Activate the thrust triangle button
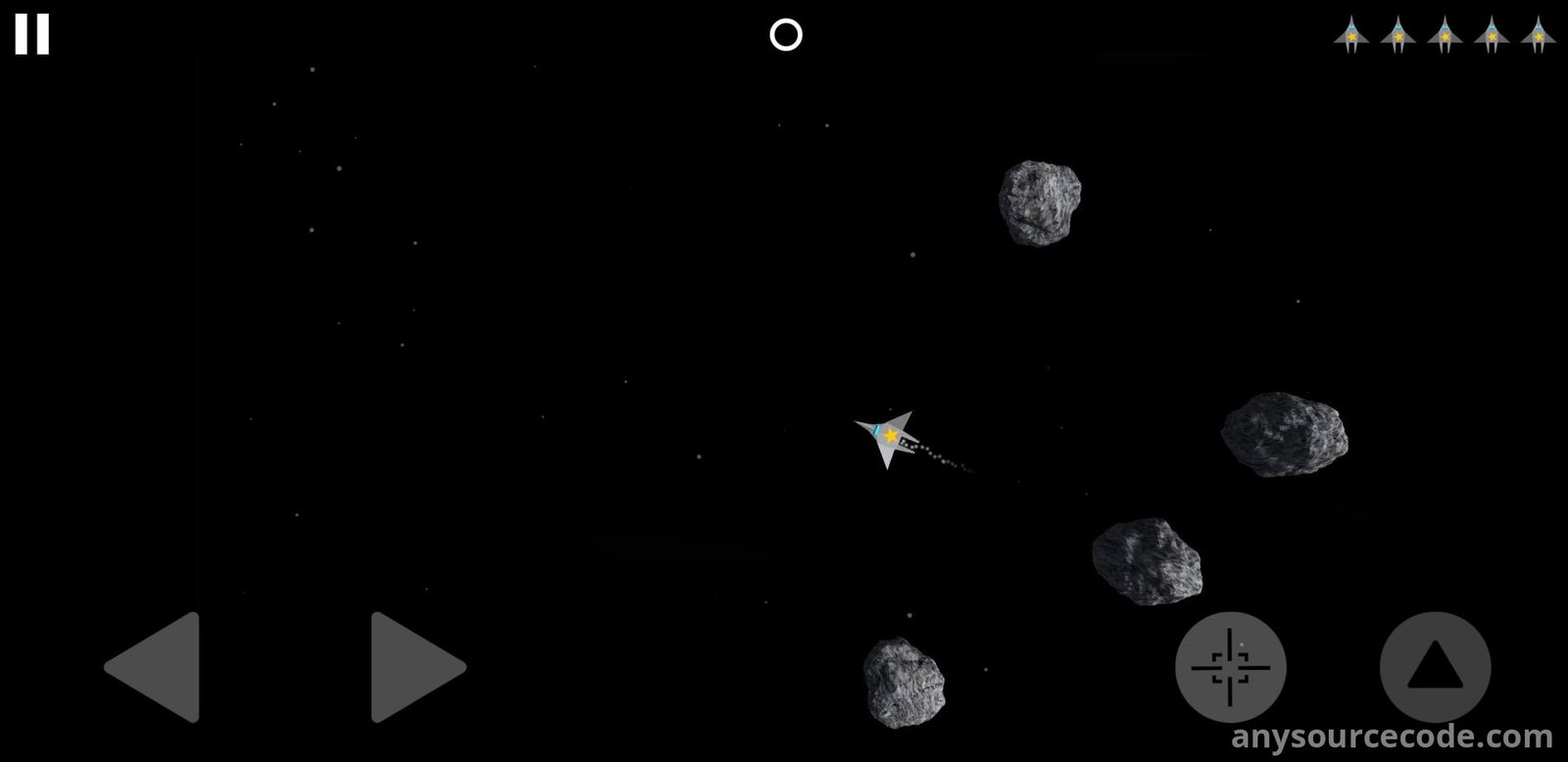 pyautogui.click(x=1435, y=667)
